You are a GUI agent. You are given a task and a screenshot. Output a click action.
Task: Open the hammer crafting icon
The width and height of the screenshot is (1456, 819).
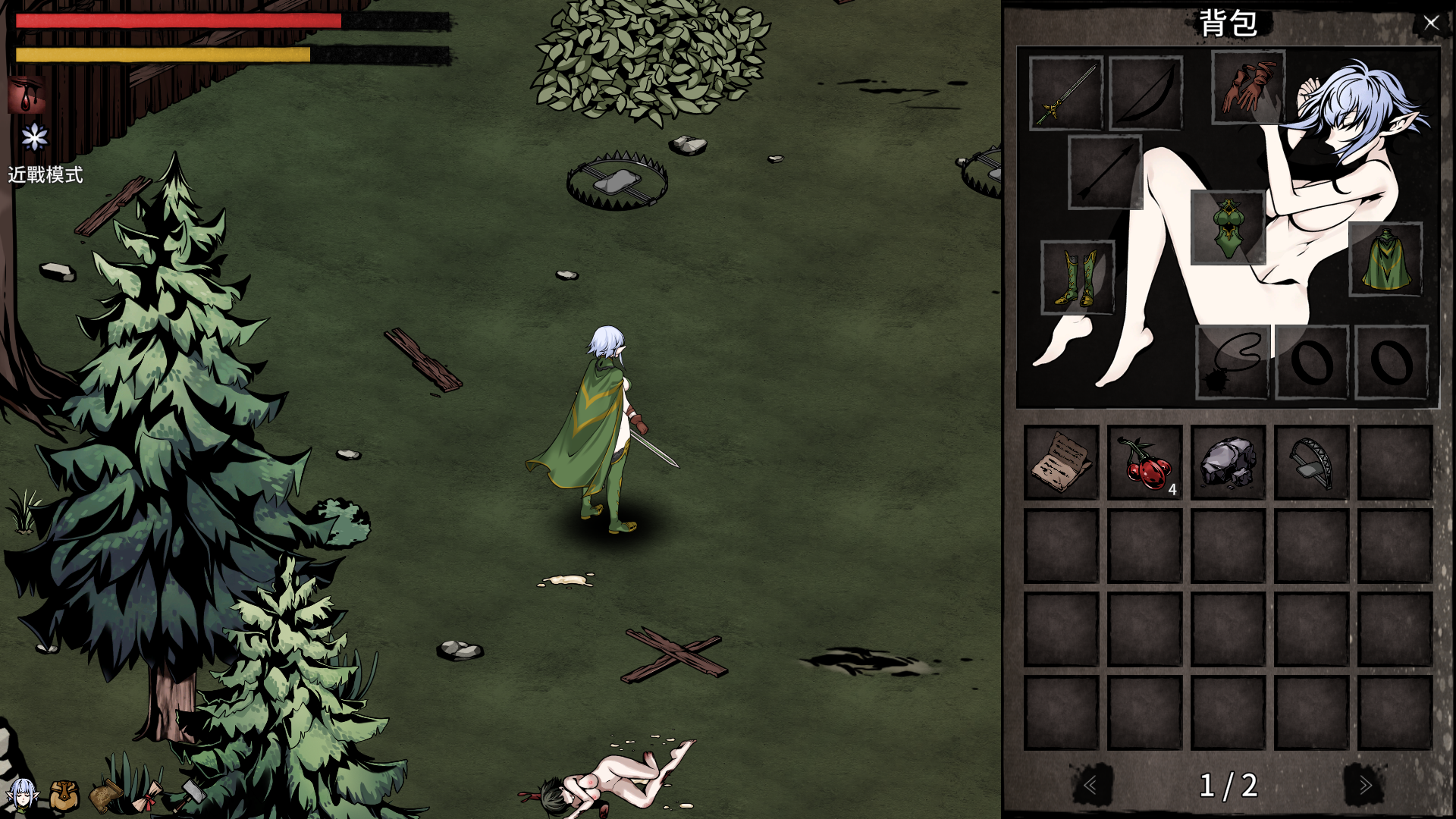pyautogui.click(x=190, y=792)
